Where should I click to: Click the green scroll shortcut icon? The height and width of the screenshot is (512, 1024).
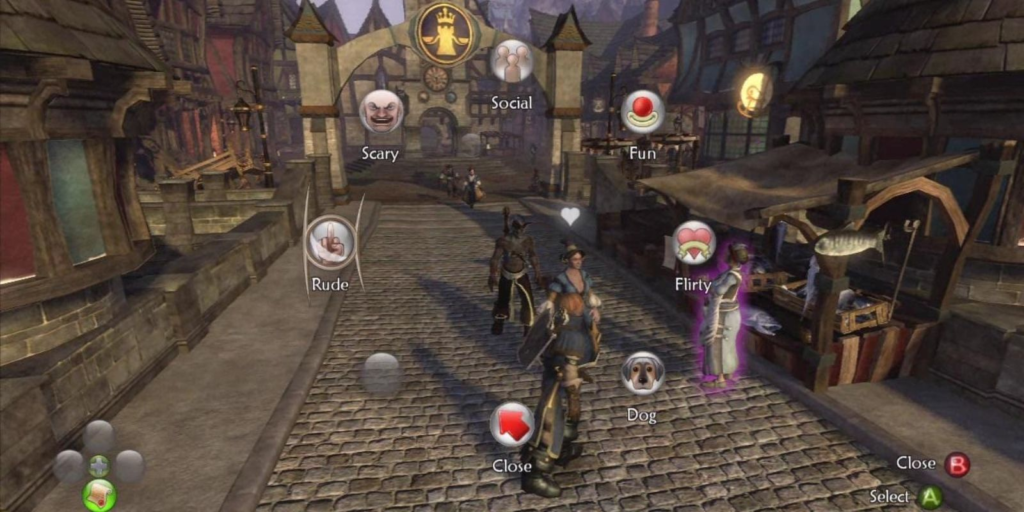(99, 493)
